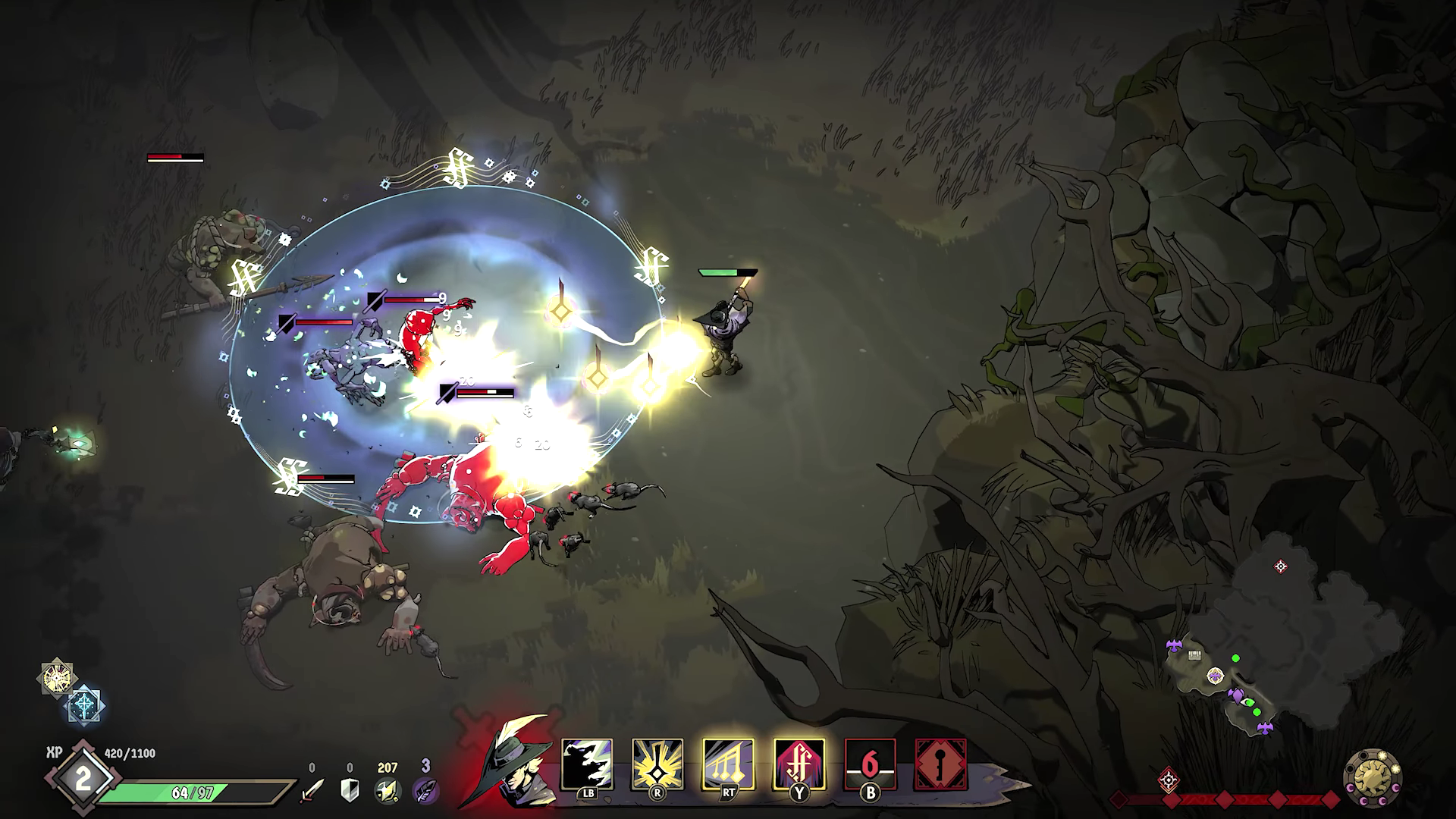Select the treasure chest marker on minimap
Viewport: 1456px width, 819px height.
pyautogui.click(x=1195, y=655)
